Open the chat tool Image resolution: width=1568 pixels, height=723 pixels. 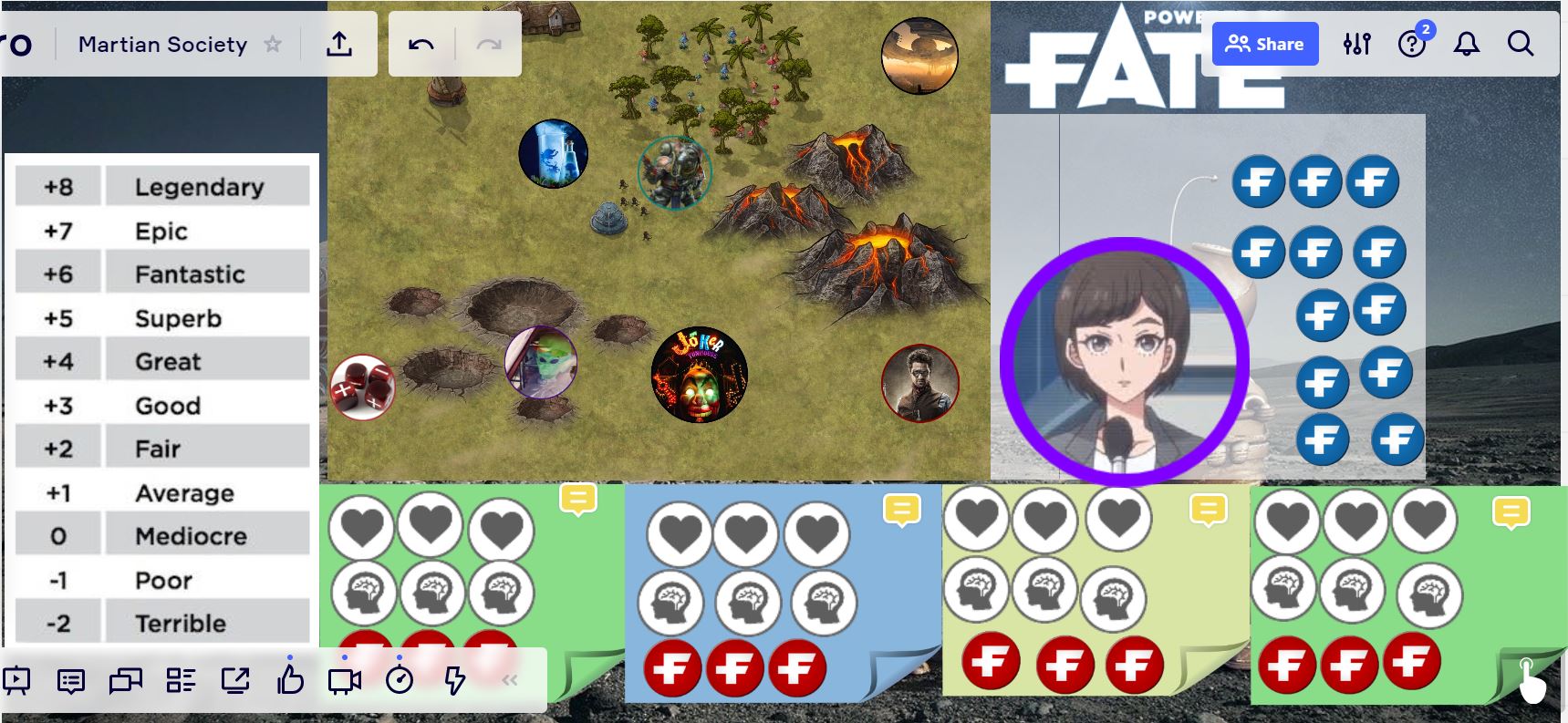click(71, 680)
